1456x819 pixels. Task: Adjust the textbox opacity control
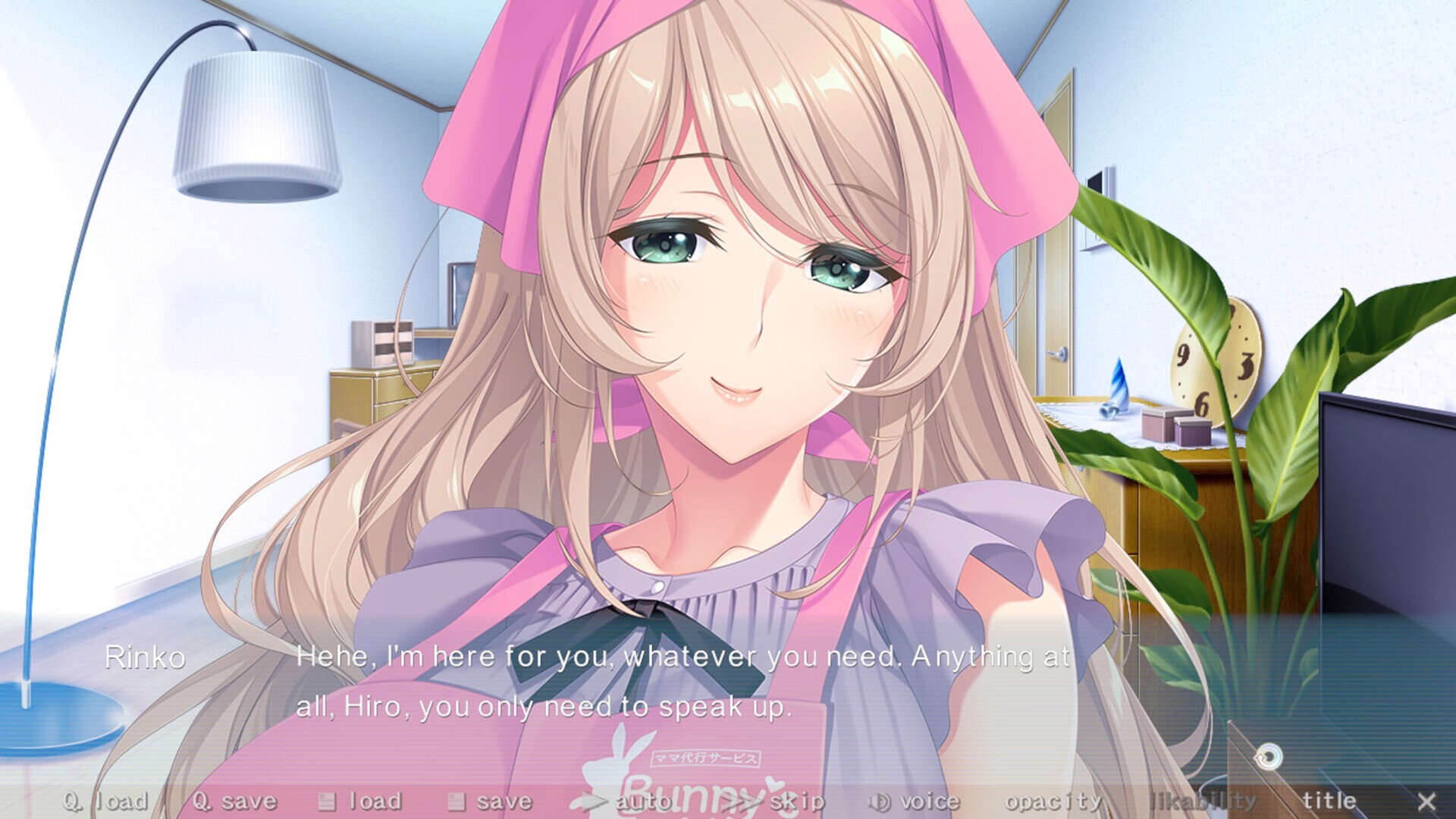click(x=1054, y=799)
